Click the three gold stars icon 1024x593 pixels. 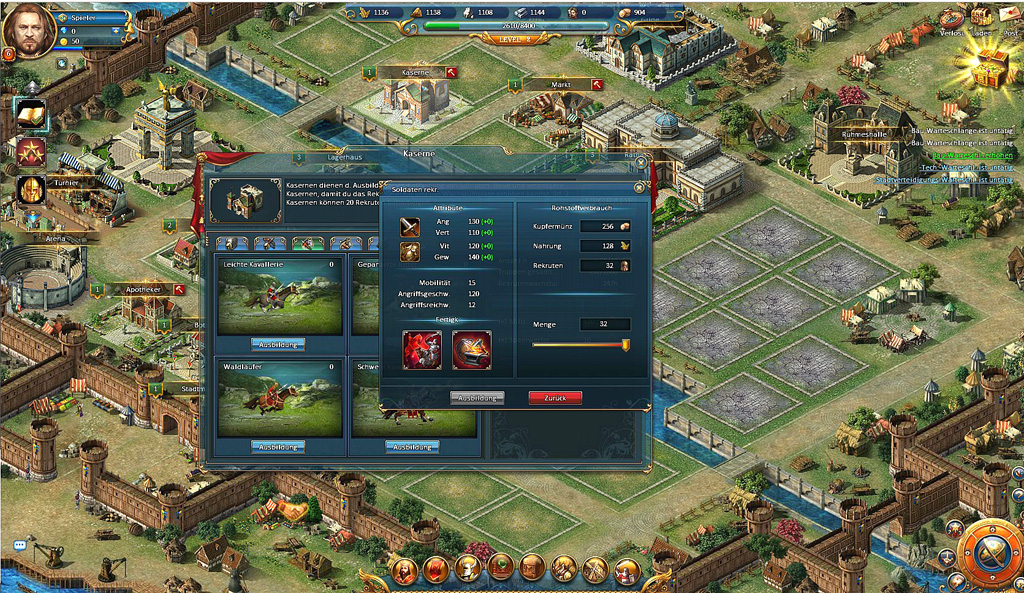(30, 152)
